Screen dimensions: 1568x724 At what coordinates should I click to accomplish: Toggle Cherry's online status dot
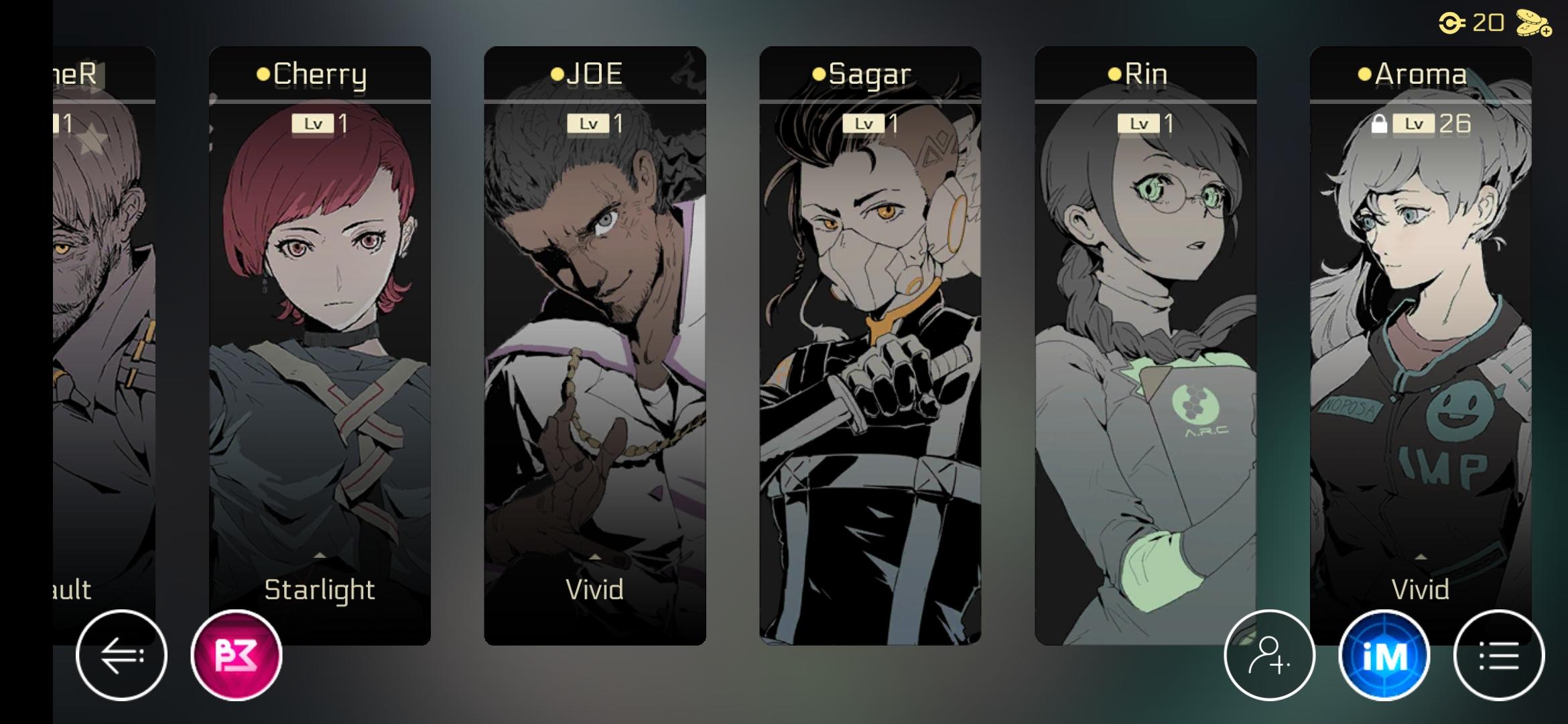[x=265, y=75]
